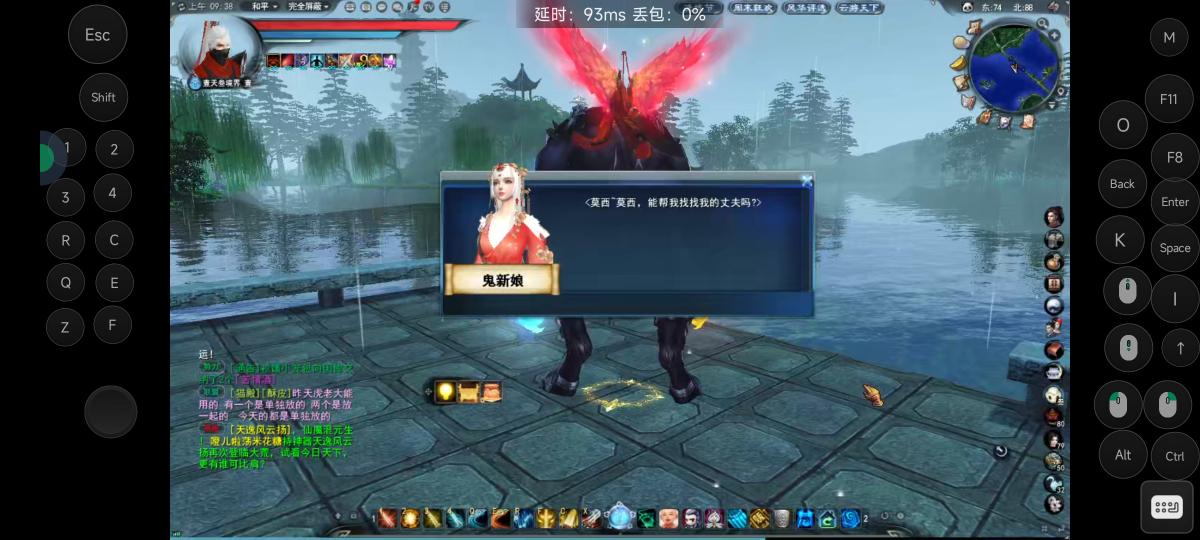
Task: Click the glowing lightbulb hint icon
Action: 445,392
